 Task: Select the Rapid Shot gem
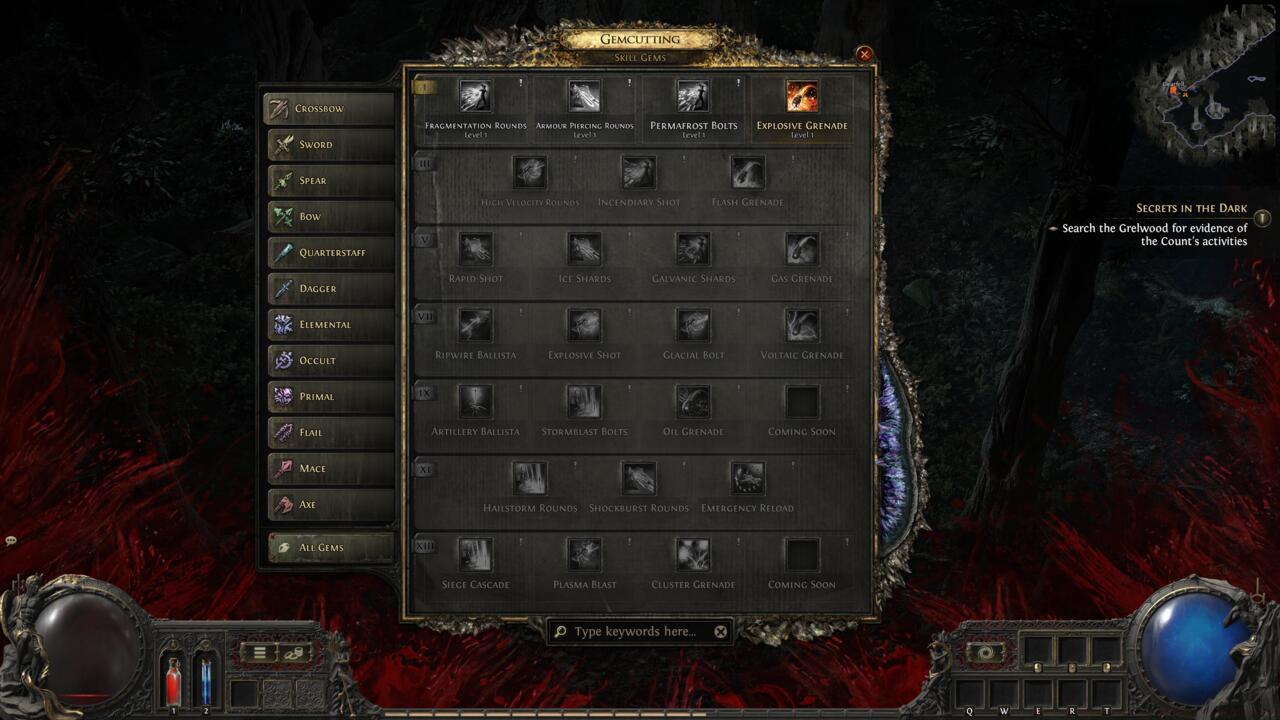click(475, 249)
